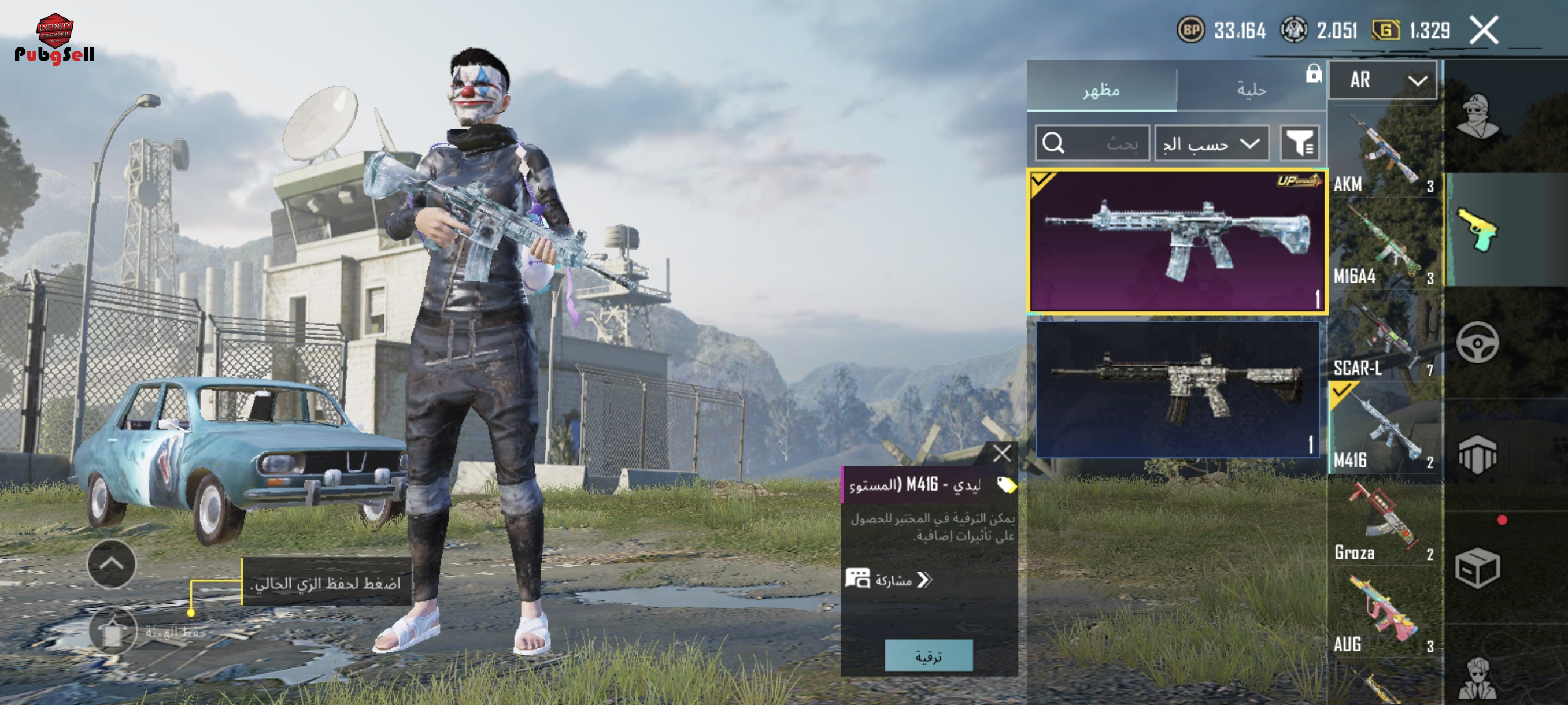Open the AR weapon type dropdown

pos(1382,80)
